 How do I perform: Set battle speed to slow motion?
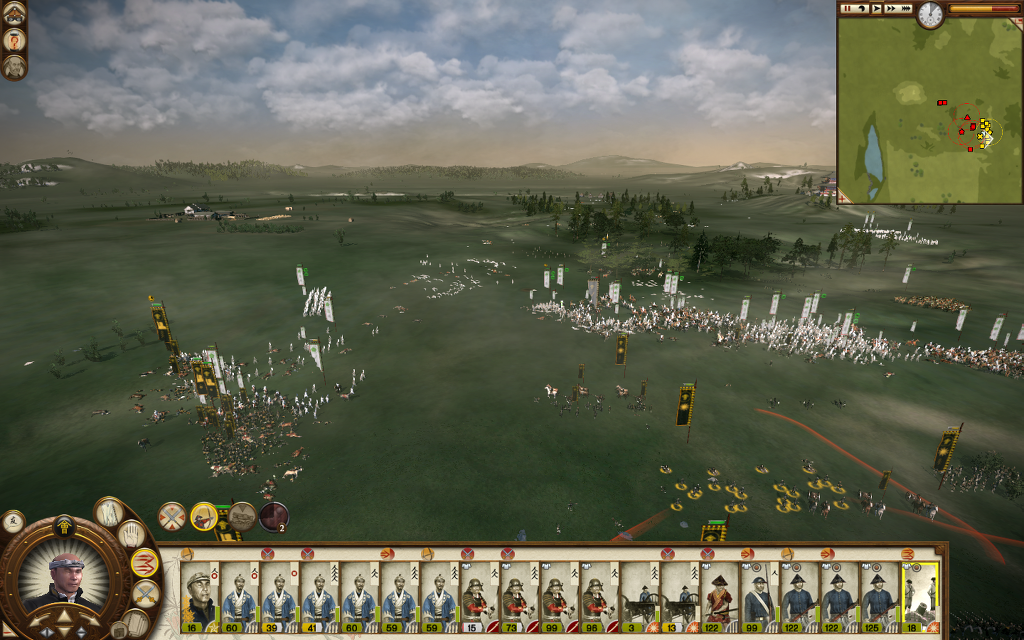click(x=861, y=8)
